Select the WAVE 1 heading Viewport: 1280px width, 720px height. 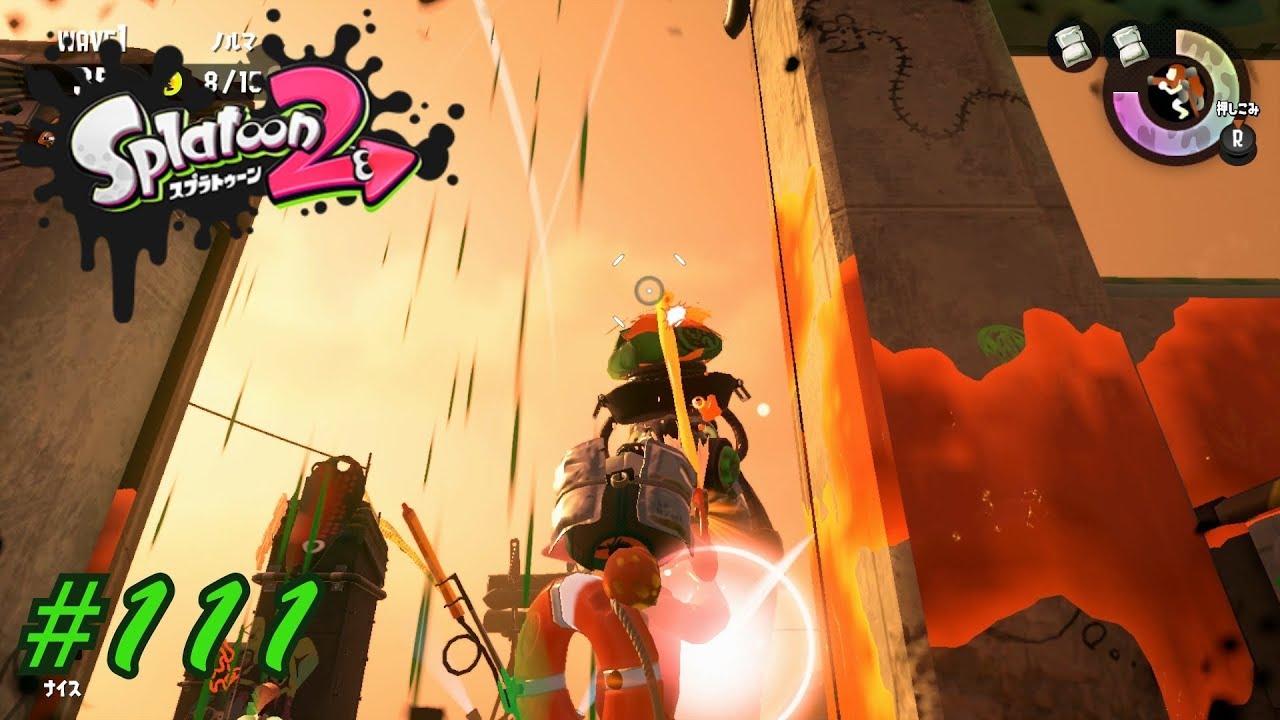[92, 41]
